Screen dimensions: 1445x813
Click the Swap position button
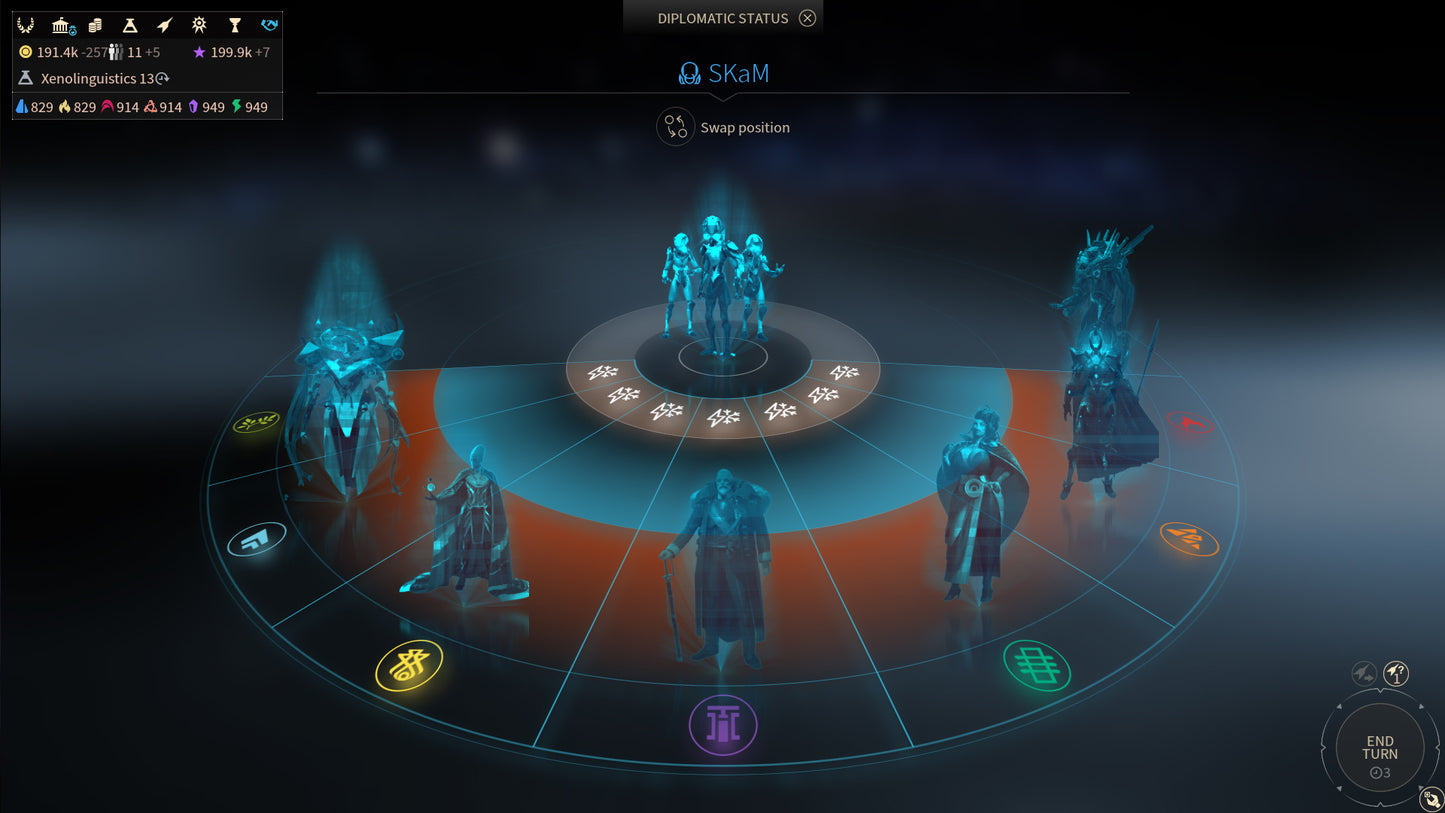723,127
